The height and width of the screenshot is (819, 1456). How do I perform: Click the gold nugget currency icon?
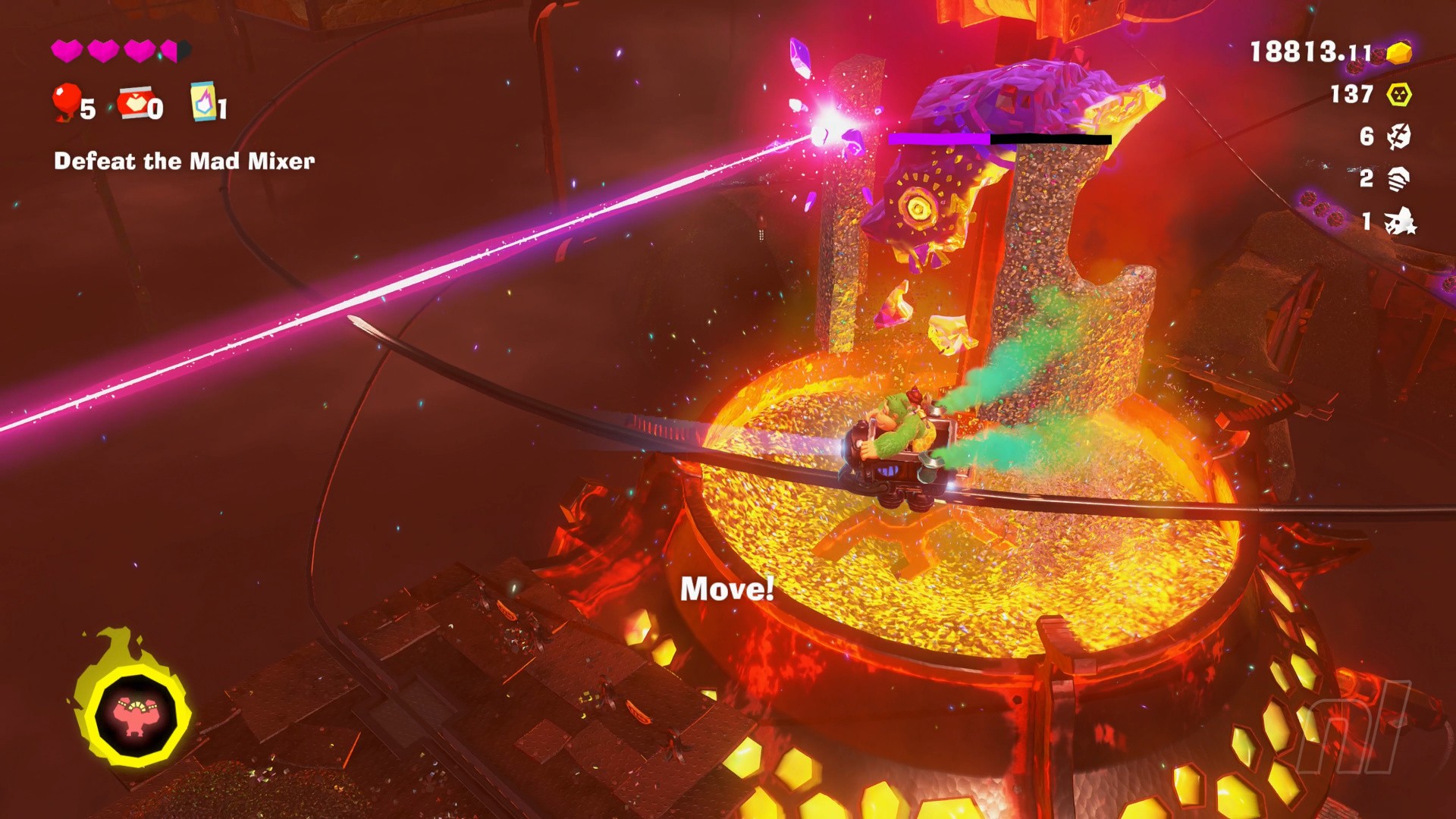coord(1399,52)
